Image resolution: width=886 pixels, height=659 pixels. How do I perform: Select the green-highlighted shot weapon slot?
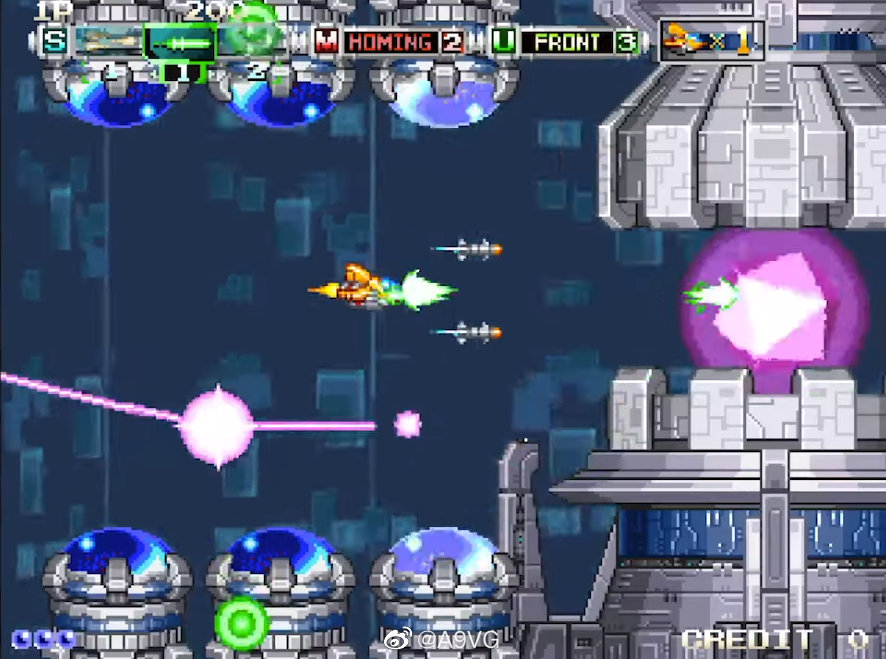(180, 42)
